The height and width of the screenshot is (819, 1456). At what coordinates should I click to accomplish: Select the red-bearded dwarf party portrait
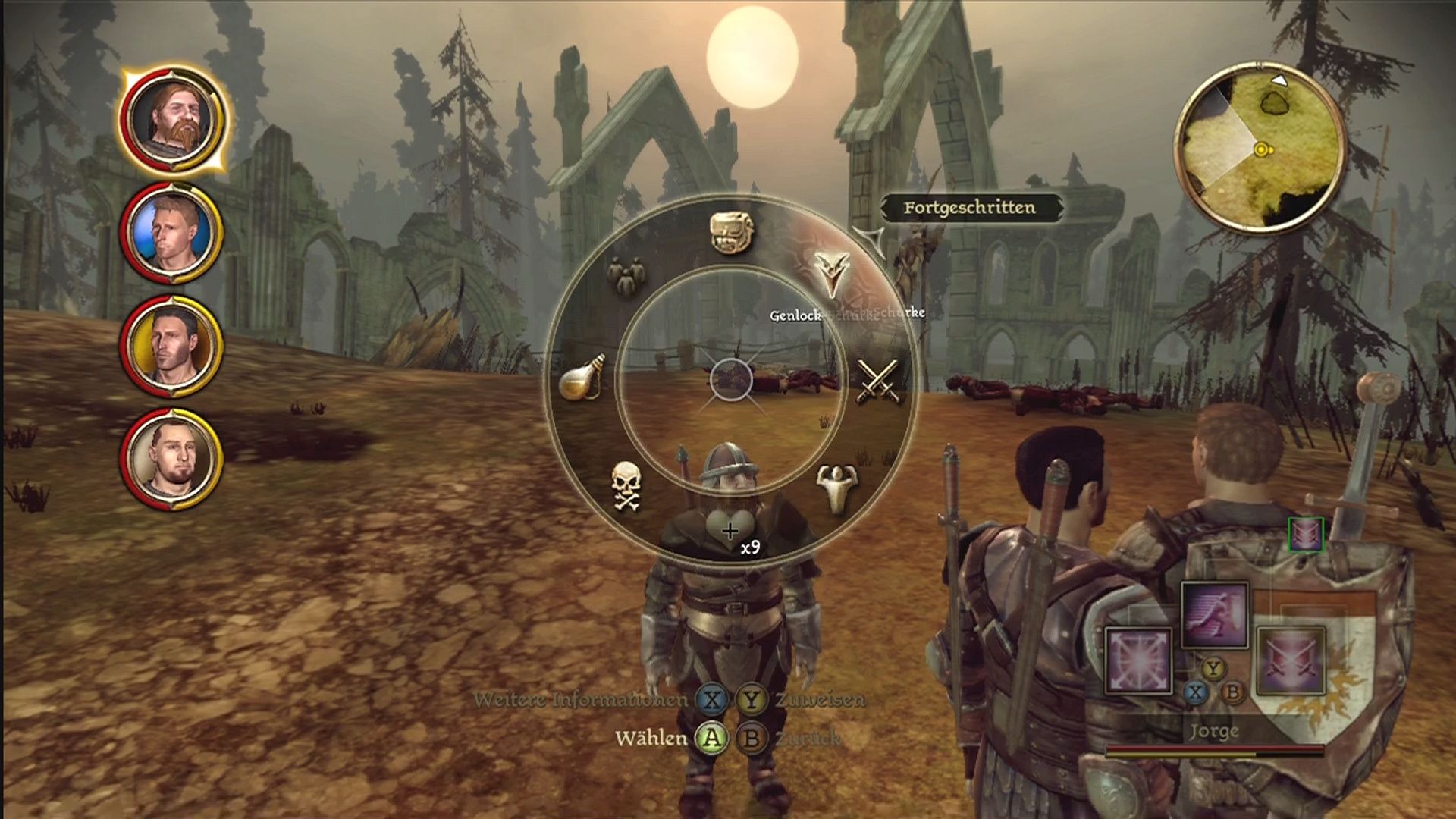pos(174,120)
